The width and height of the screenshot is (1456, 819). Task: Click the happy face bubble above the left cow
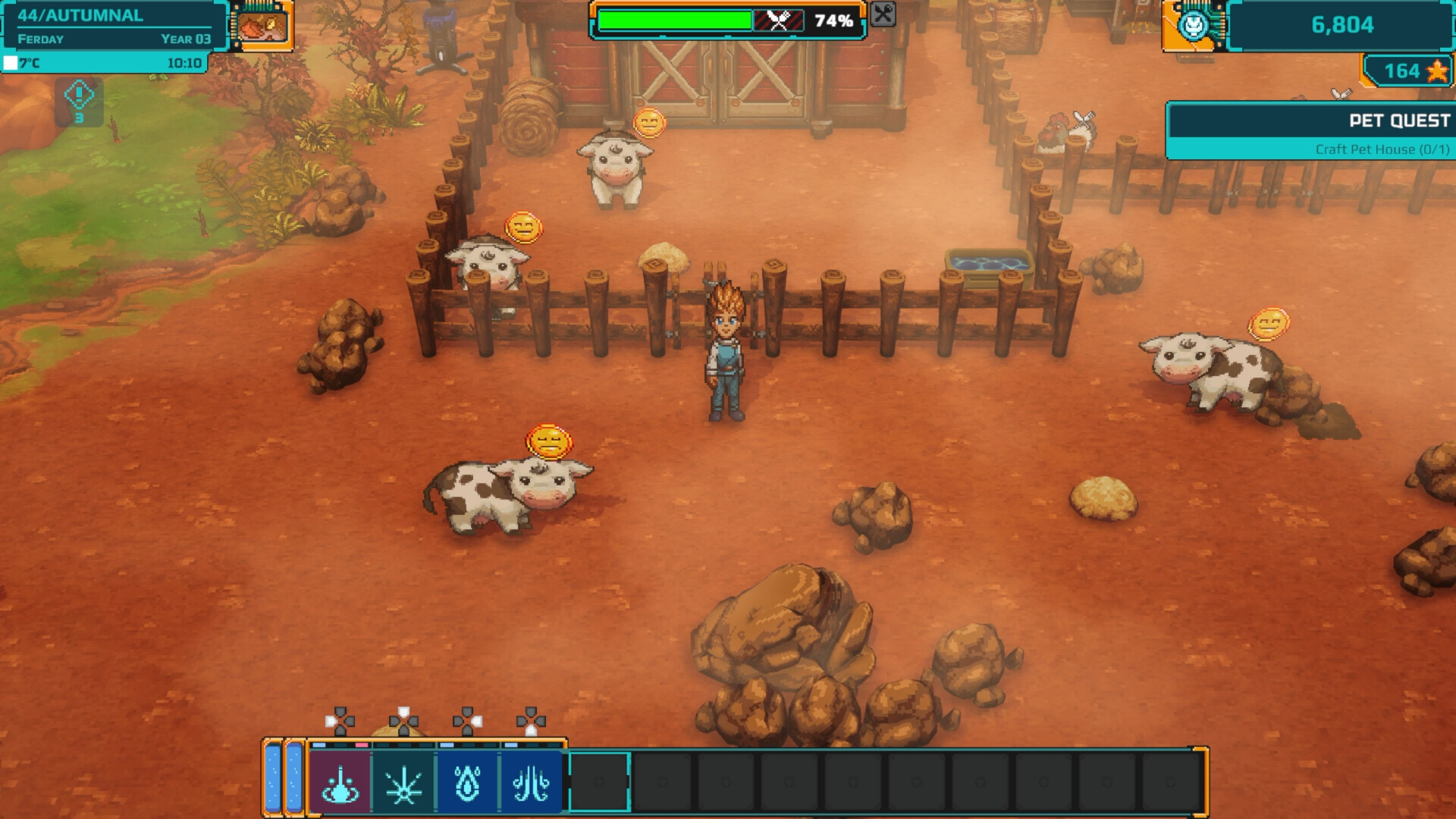click(523, 225)
